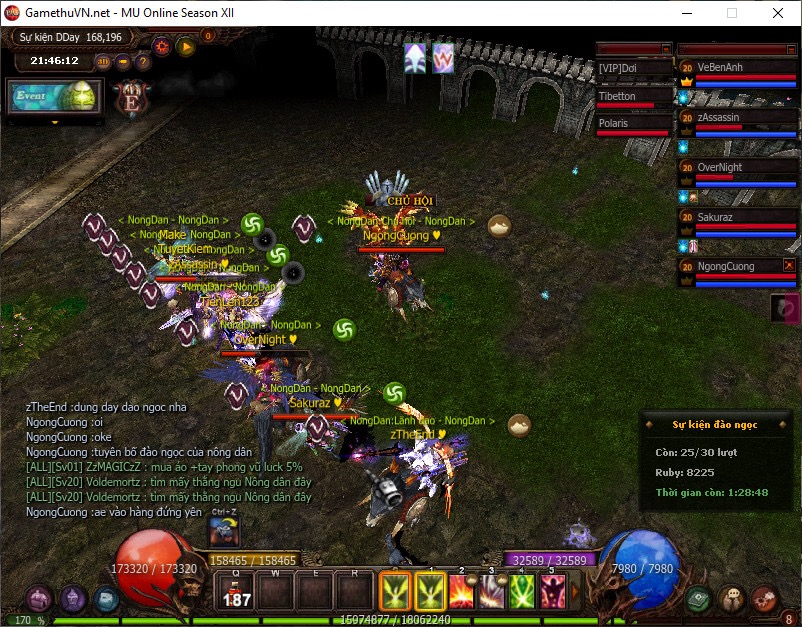
Task: Collapse the party panel header button
Action: pos(790,48)
